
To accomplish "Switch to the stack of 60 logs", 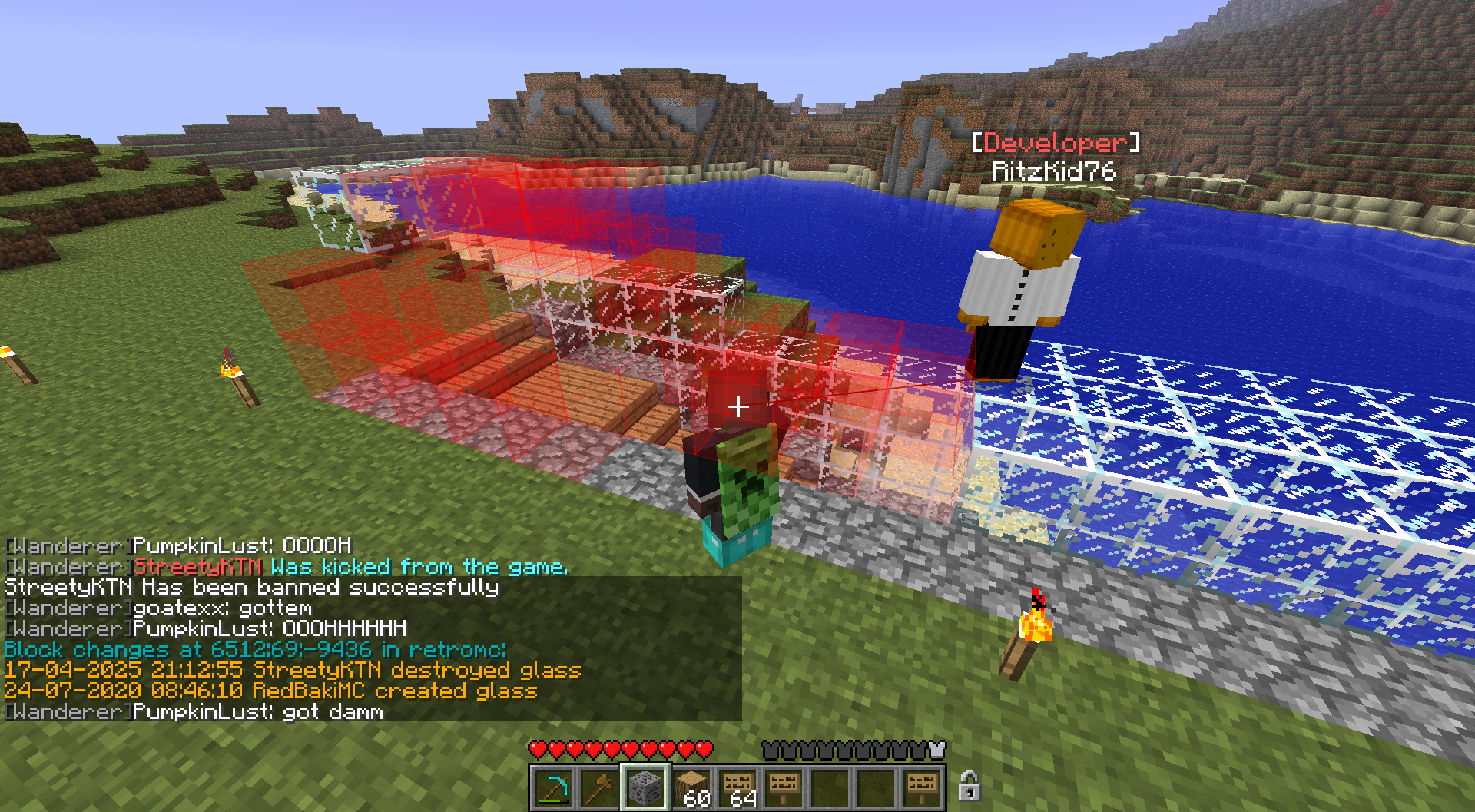I will click(691, 788).
